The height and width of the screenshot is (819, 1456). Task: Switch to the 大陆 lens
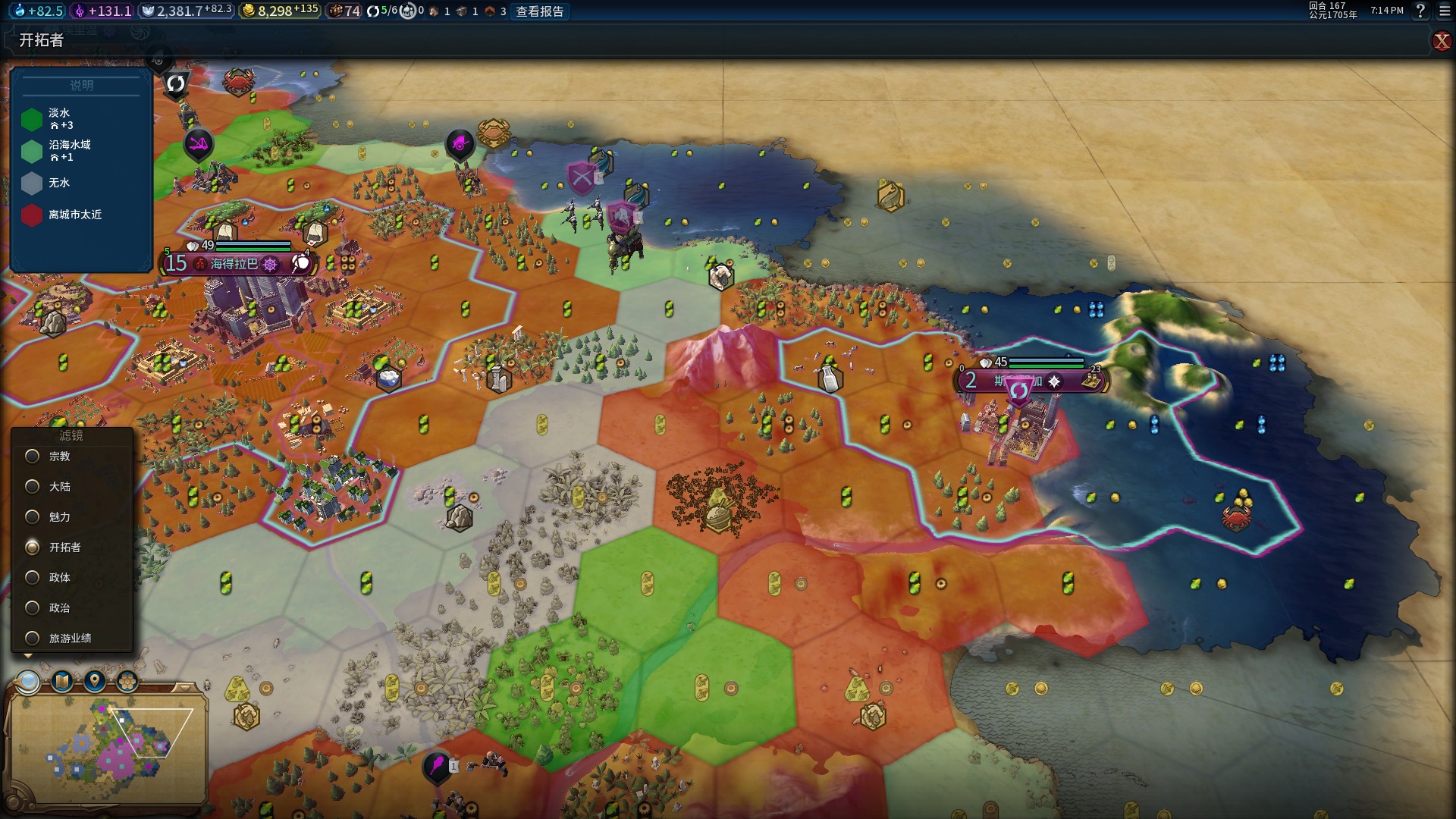point(33,487)
